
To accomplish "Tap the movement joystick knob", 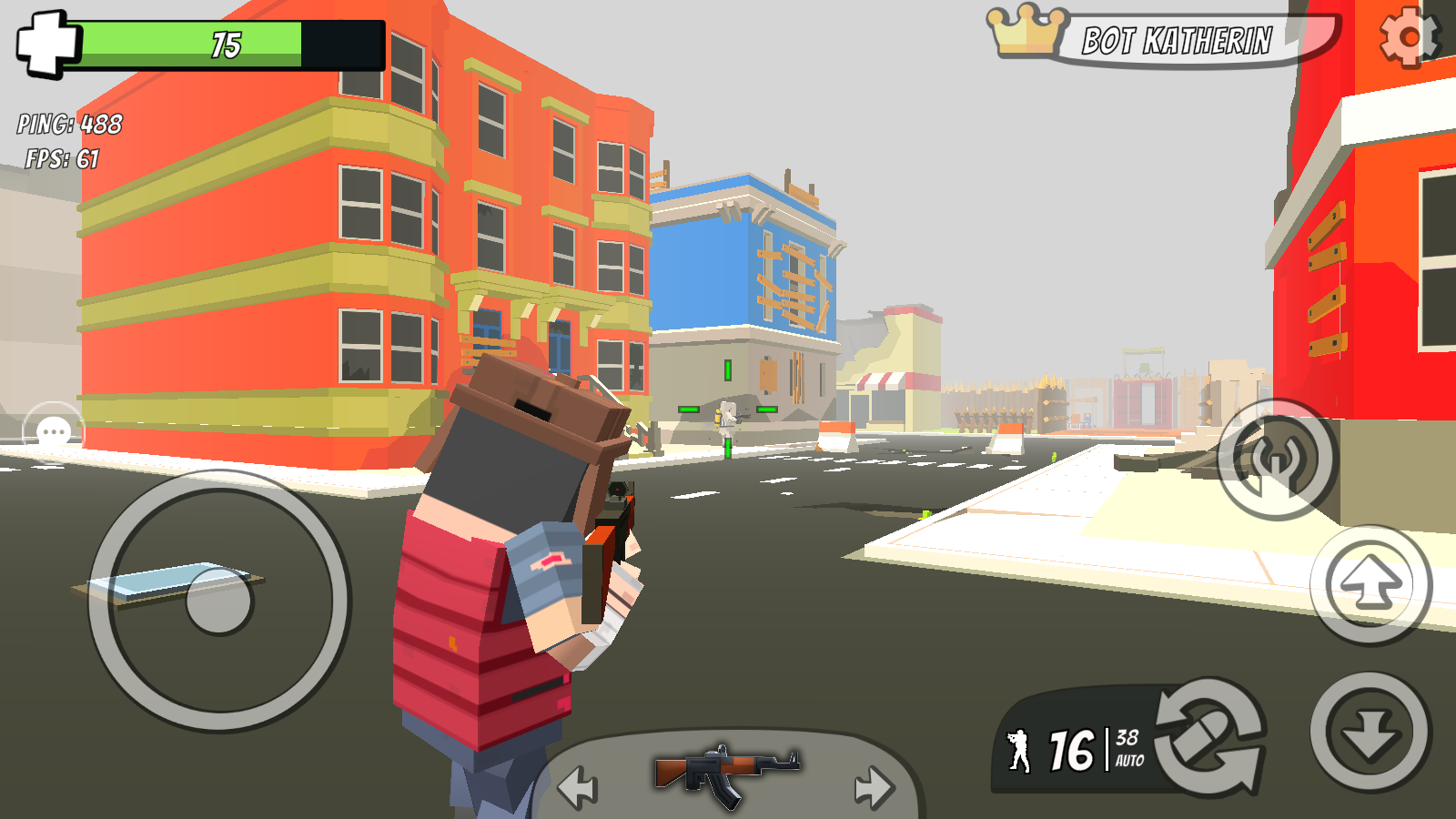I will pyautogui.click(x=218, y=601).
